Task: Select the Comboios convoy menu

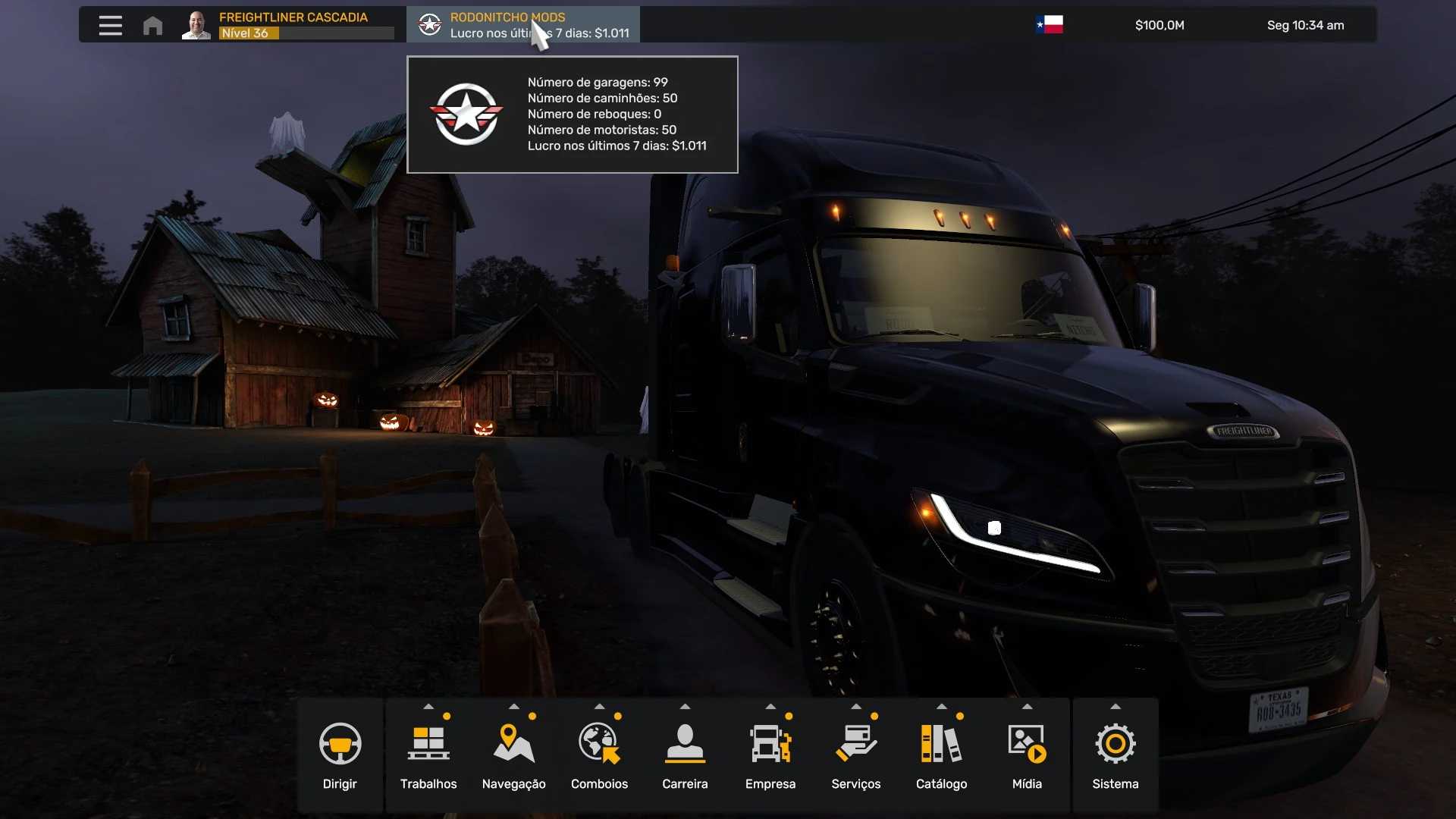Action: (599, 755)
